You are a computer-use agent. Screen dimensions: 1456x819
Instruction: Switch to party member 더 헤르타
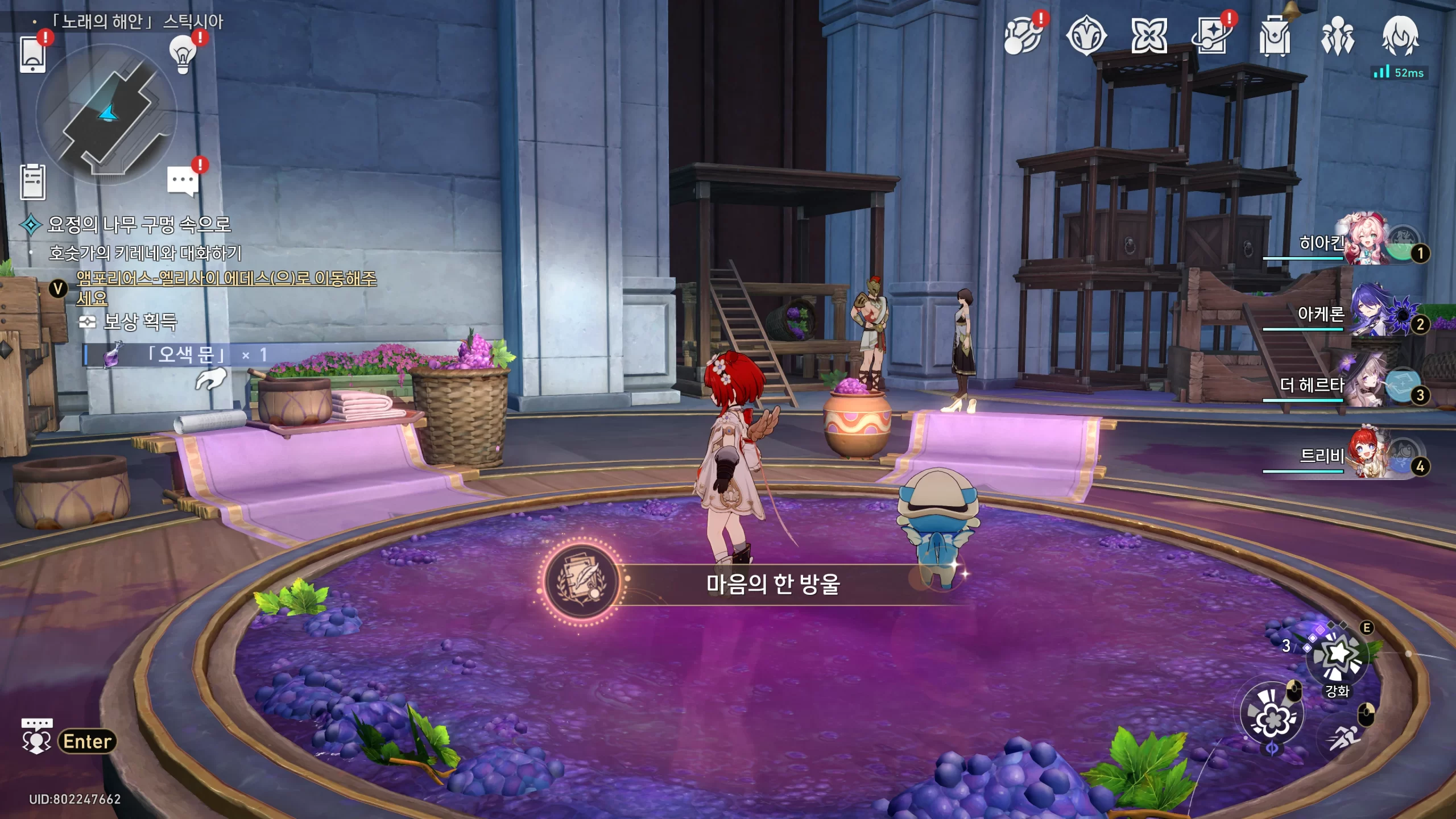point(1365,384)
